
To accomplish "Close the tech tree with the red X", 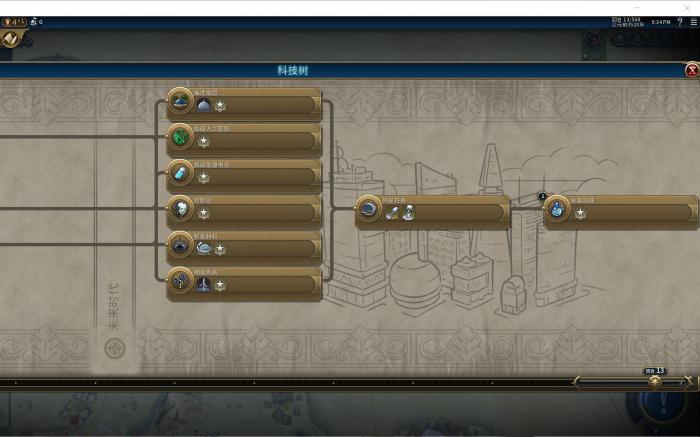I will (x=692, y=70).
